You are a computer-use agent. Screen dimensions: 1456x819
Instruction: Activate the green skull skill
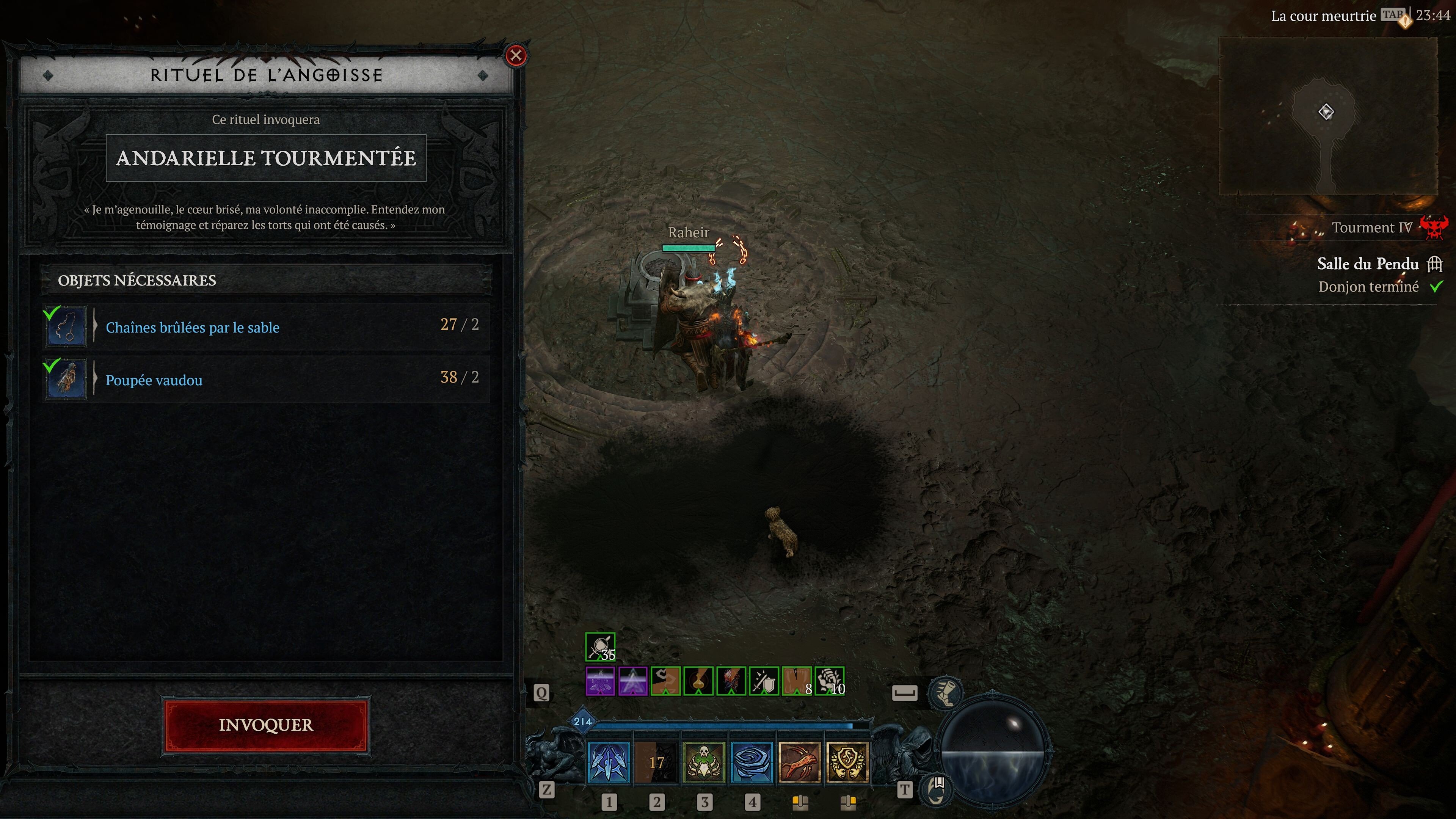[x=704, y=763]
